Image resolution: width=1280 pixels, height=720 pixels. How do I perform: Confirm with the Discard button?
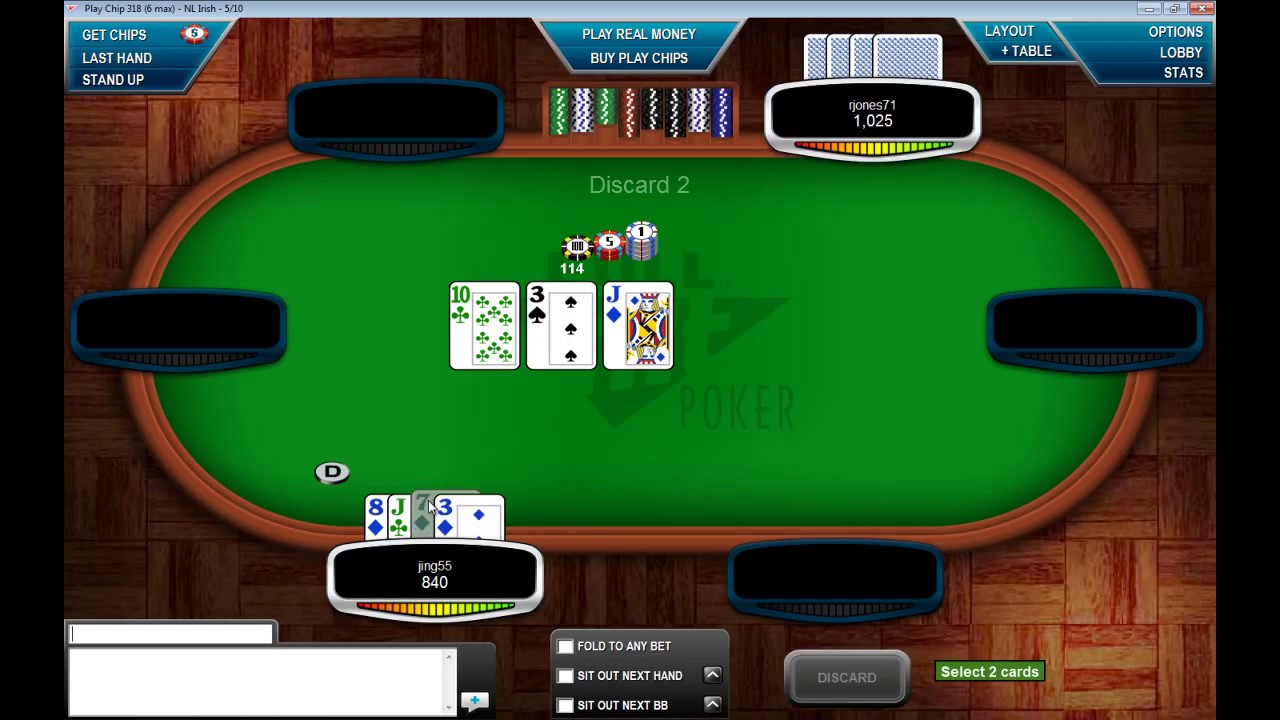pyautogui.click(x=846, y=678)
